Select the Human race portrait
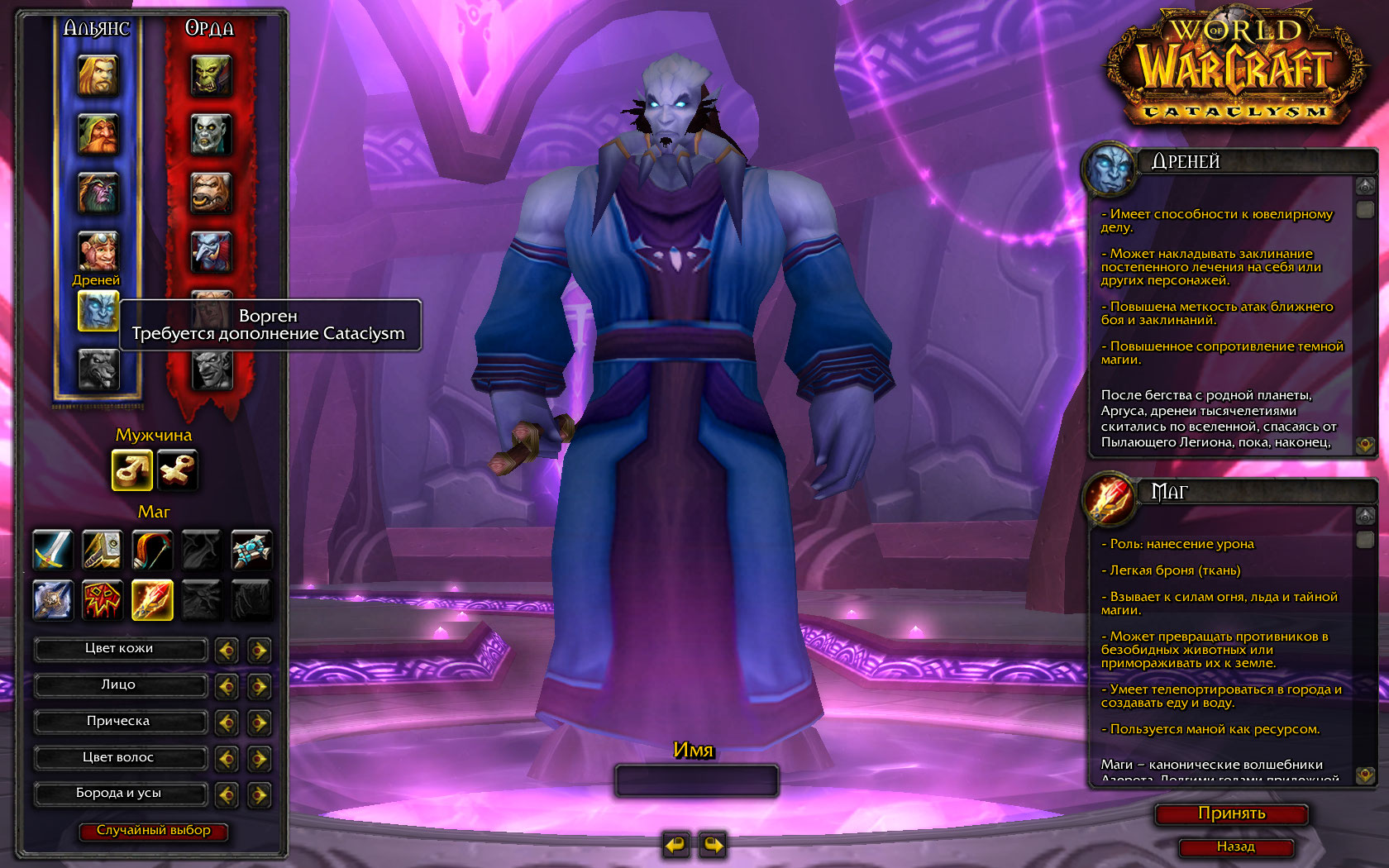Viewport: 1389px width, 868px height. click(98, 75)
